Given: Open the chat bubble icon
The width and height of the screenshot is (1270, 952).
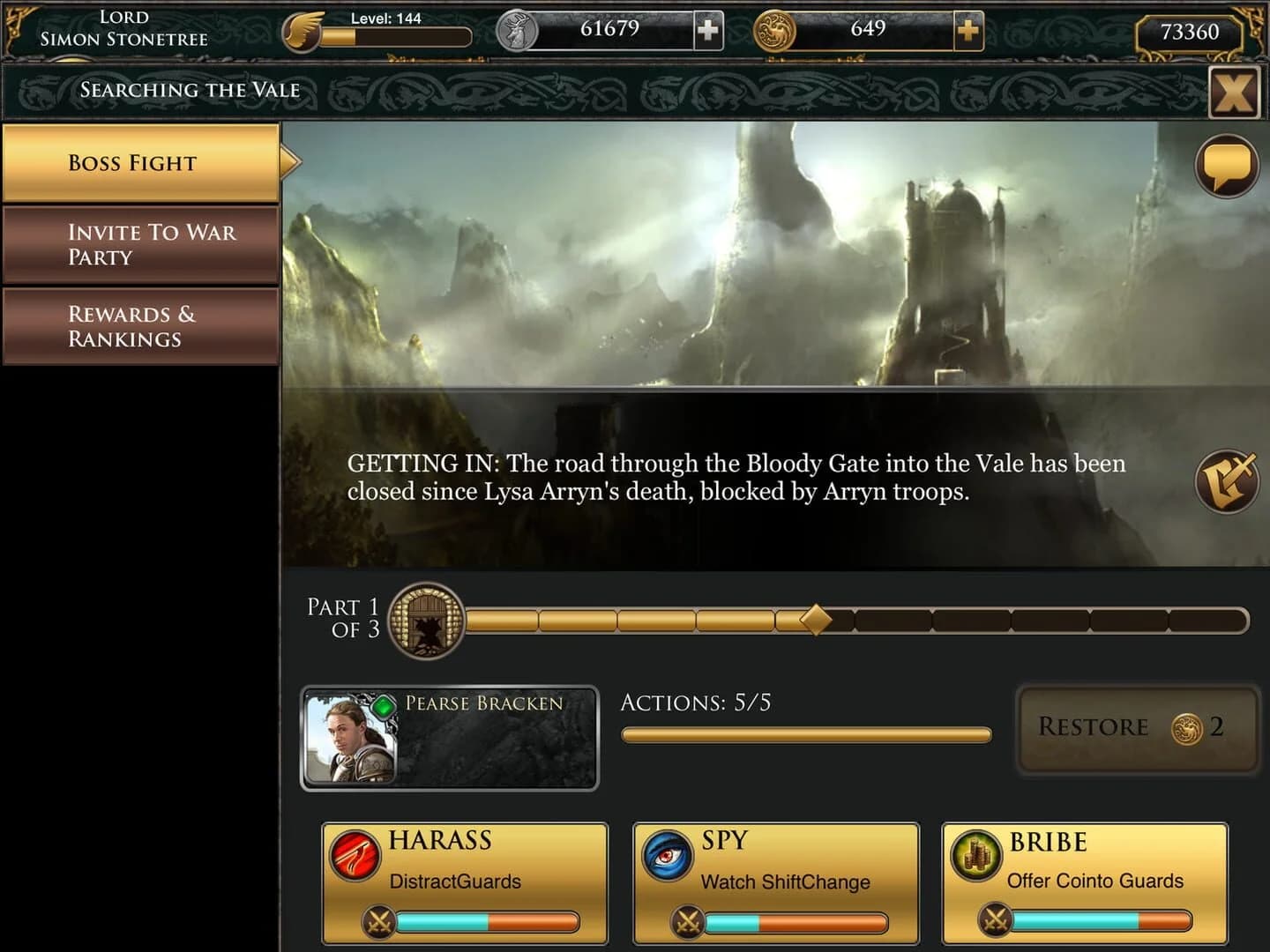Looking at the screenshot, I should coord(1224,167).
